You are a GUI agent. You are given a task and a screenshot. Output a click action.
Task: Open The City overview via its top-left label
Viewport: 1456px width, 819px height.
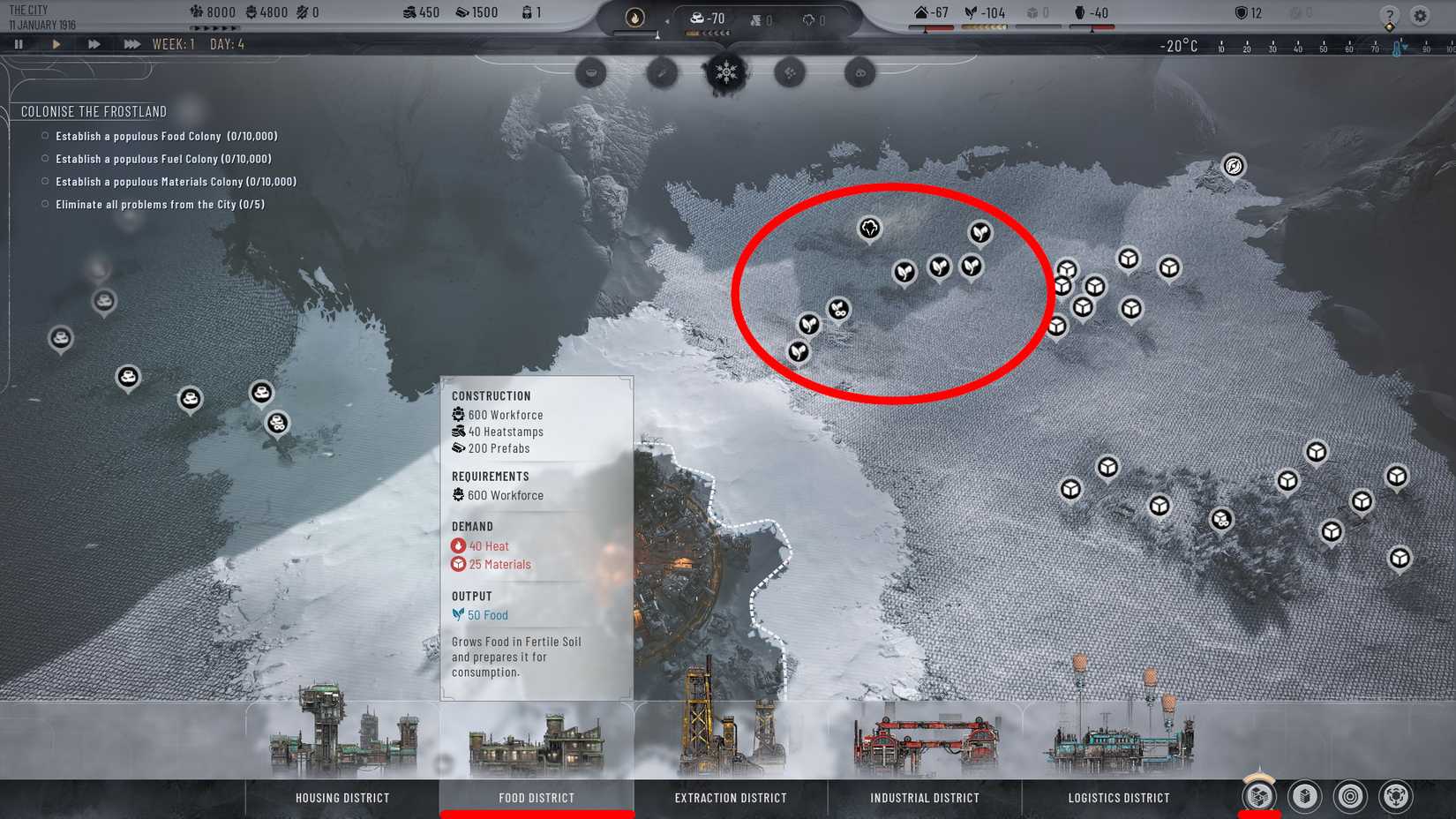tap(28, 11)
